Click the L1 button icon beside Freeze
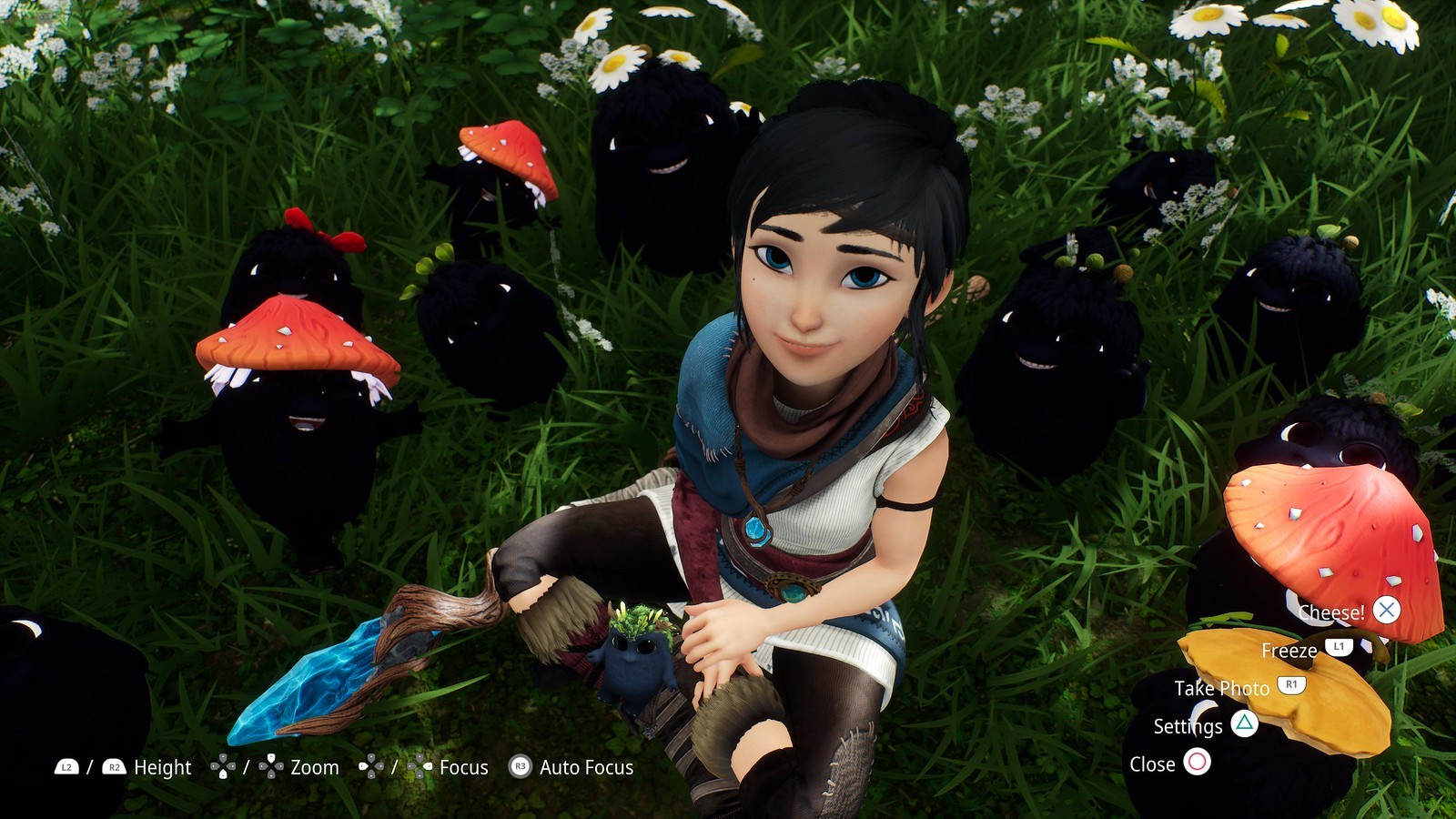Image resolution: width=1456 pixels, height=819 pixels. (1339, 647)
